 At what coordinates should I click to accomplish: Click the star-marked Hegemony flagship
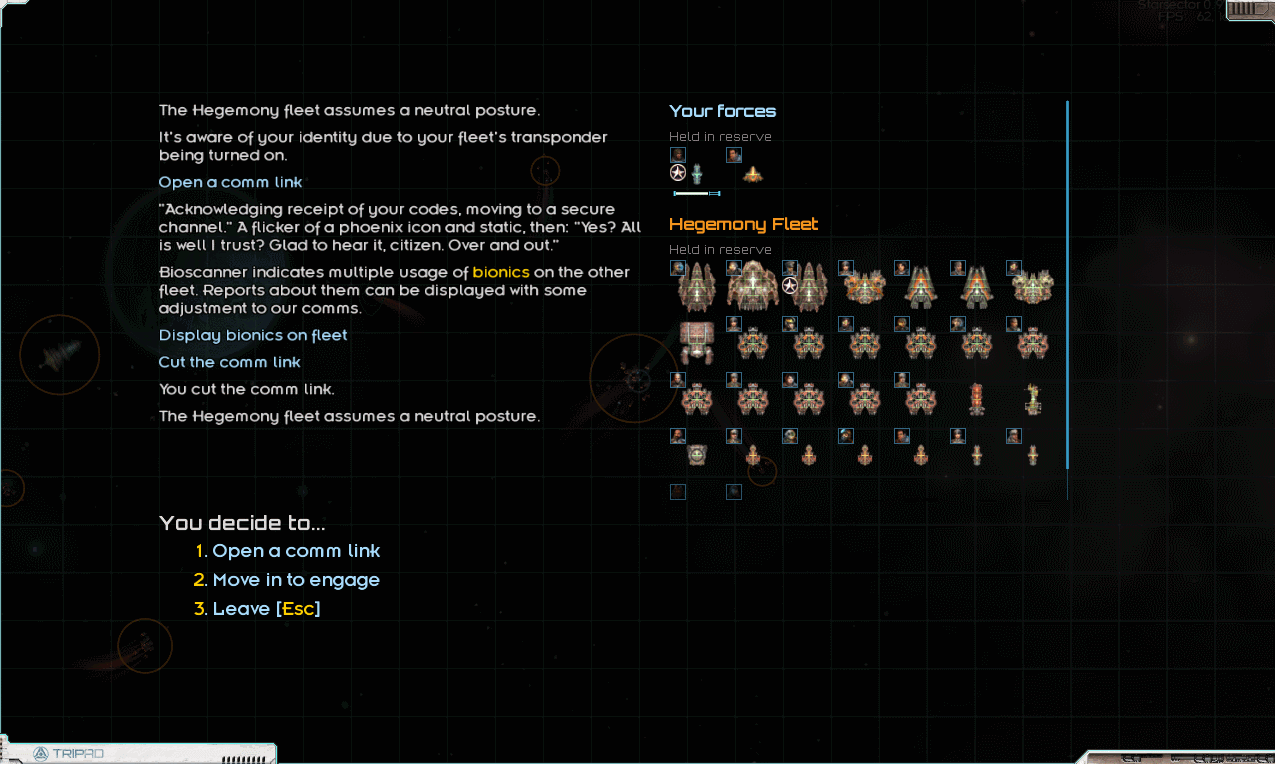tap(808, 287)
